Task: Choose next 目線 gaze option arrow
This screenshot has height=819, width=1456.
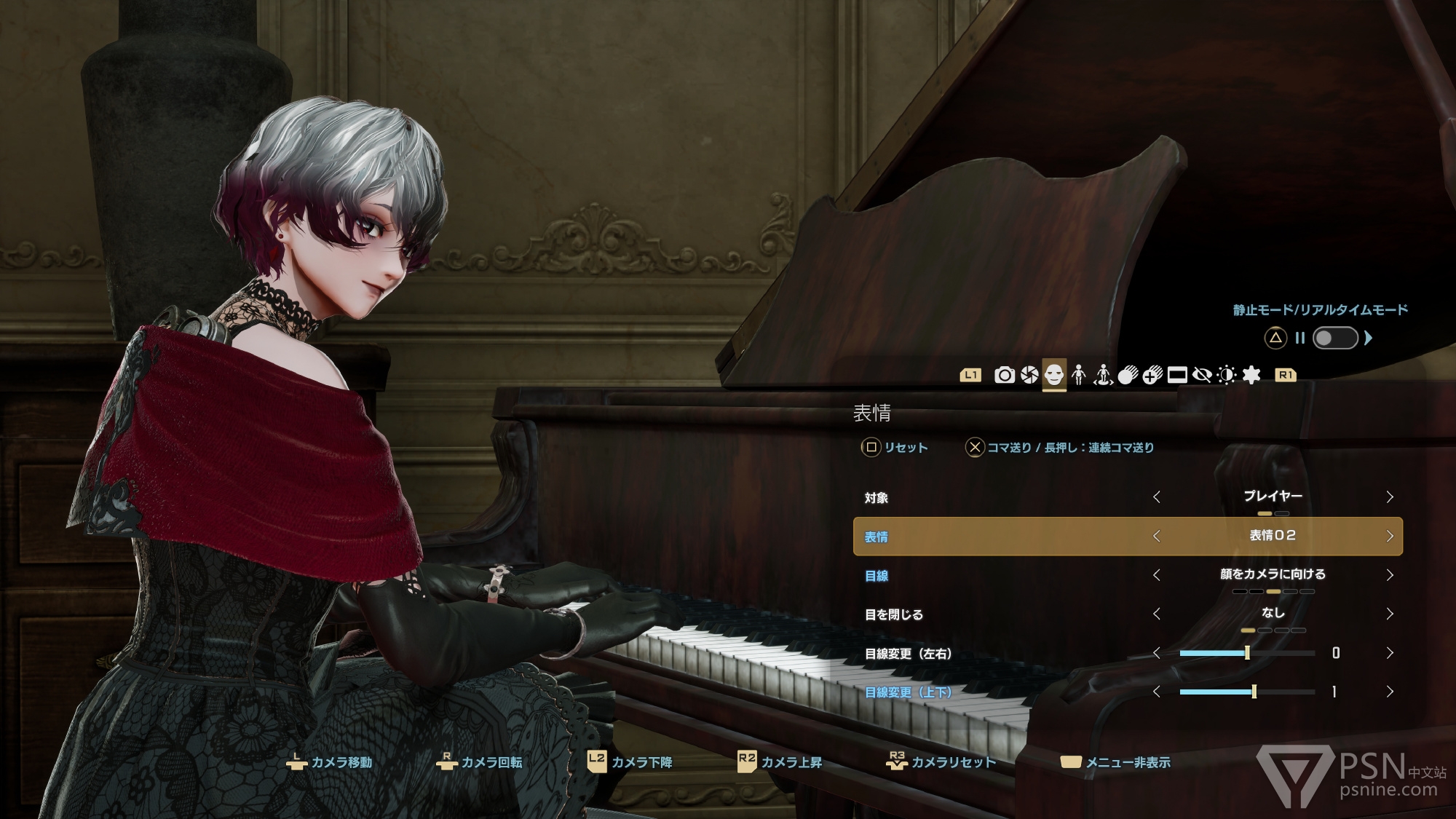Action: pyautogui.click(x=1389, y=575)
